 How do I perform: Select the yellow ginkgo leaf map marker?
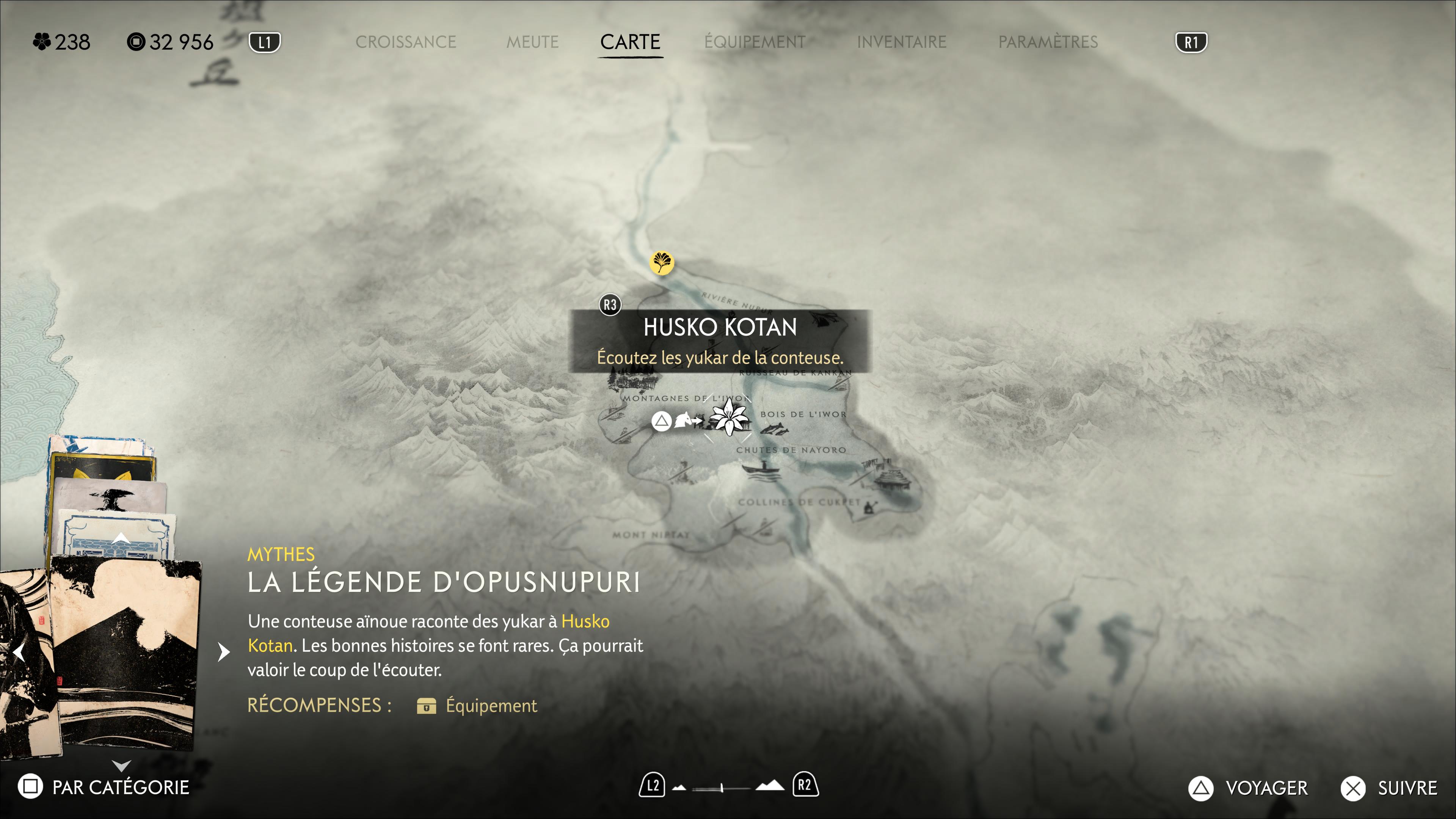[x=661, y=262]
